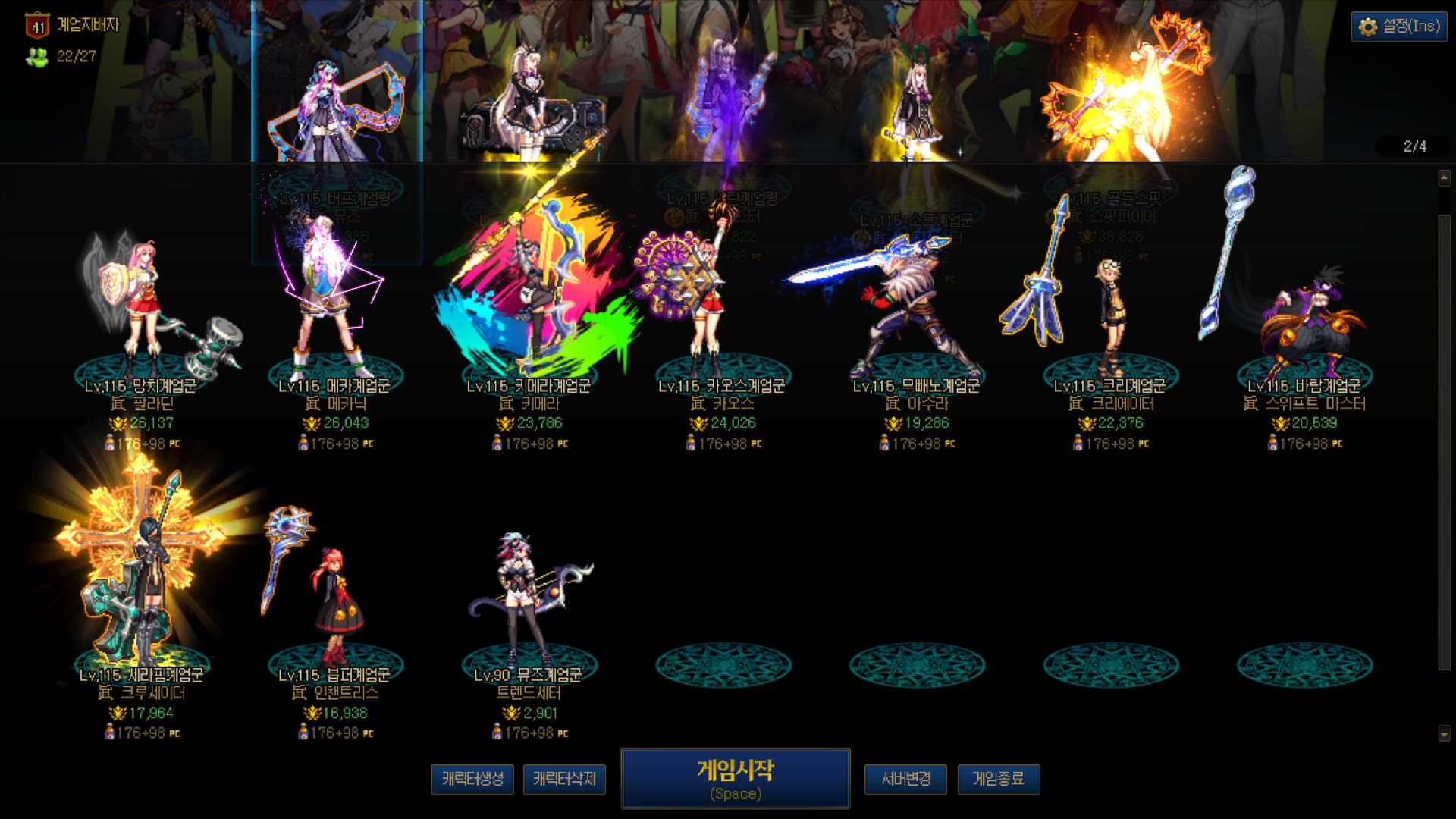Viewport: 1456px width, 819px height.
Task: Select the 메카계엄군 Mechanic character
Action: tap(334, 318)
